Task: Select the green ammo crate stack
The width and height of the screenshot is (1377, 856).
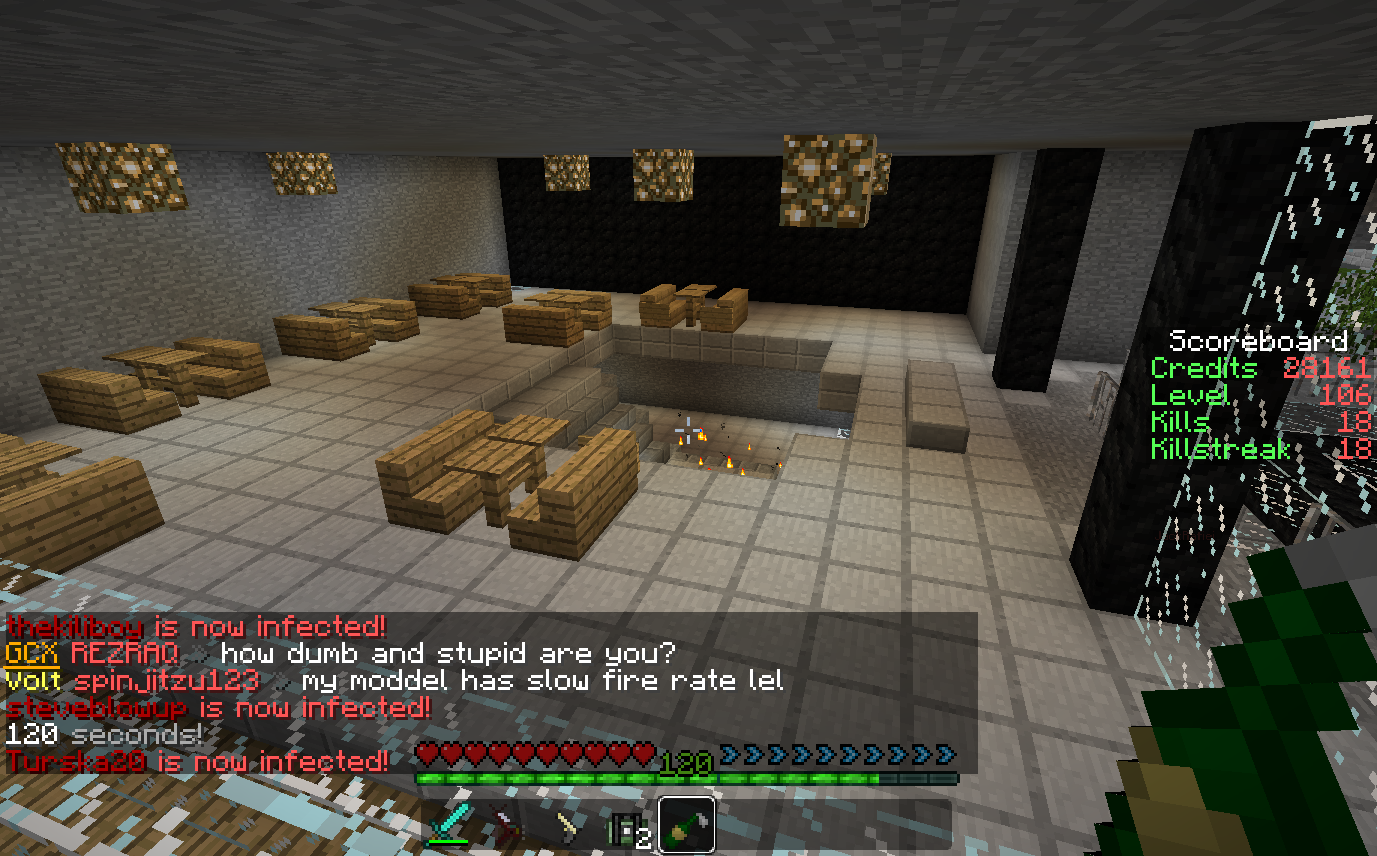Action: [x=626, y=827]
